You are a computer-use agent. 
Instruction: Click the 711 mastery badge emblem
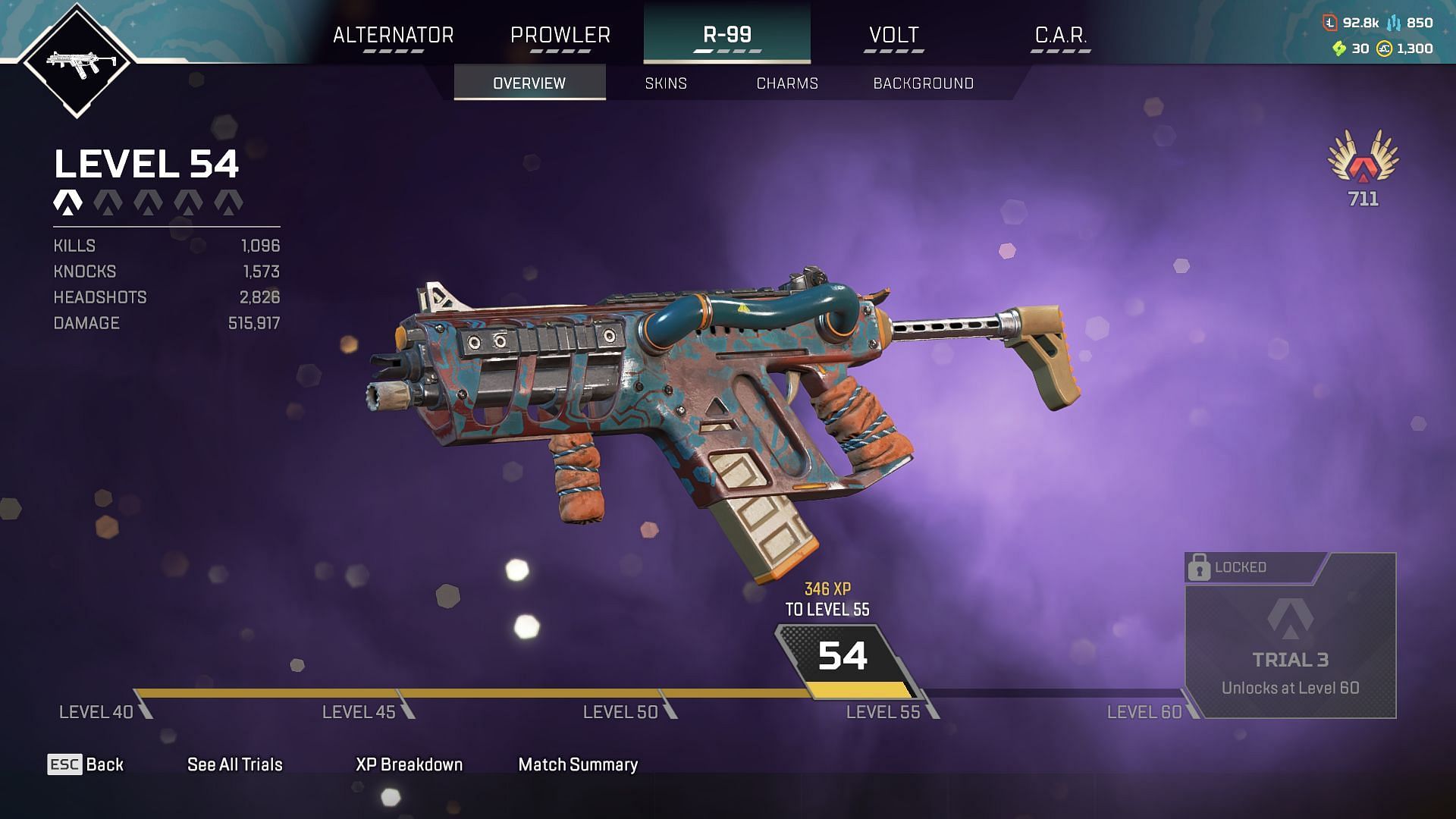1363,159
